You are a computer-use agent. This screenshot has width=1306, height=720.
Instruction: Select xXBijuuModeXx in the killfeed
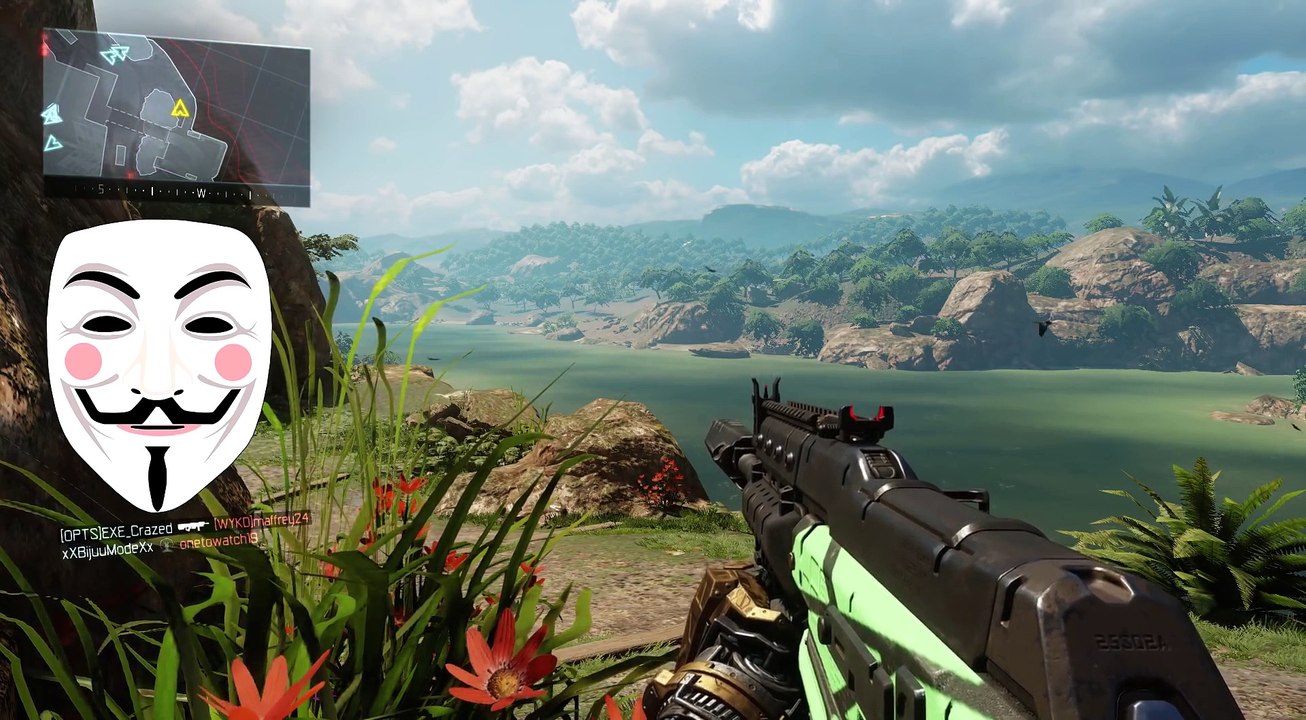click(x=107, y=549)
